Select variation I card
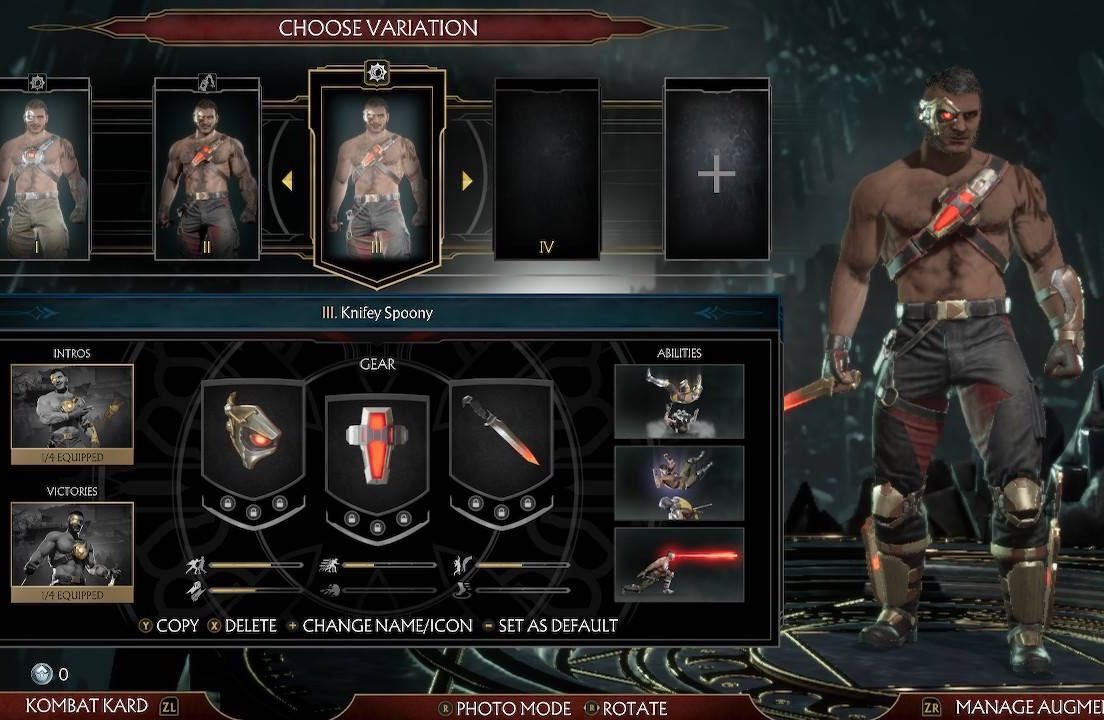Screen dimensions: 1104x720 click(x=42, y=170)
